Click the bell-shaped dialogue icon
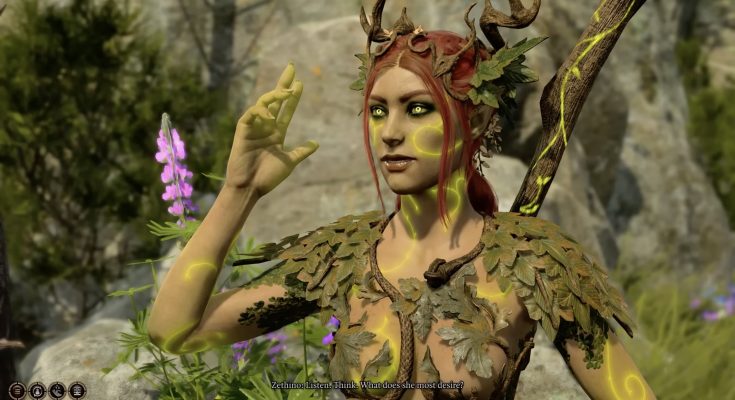Image resolution: width=735 pixels, height=400 pixels. click(37, 391)
